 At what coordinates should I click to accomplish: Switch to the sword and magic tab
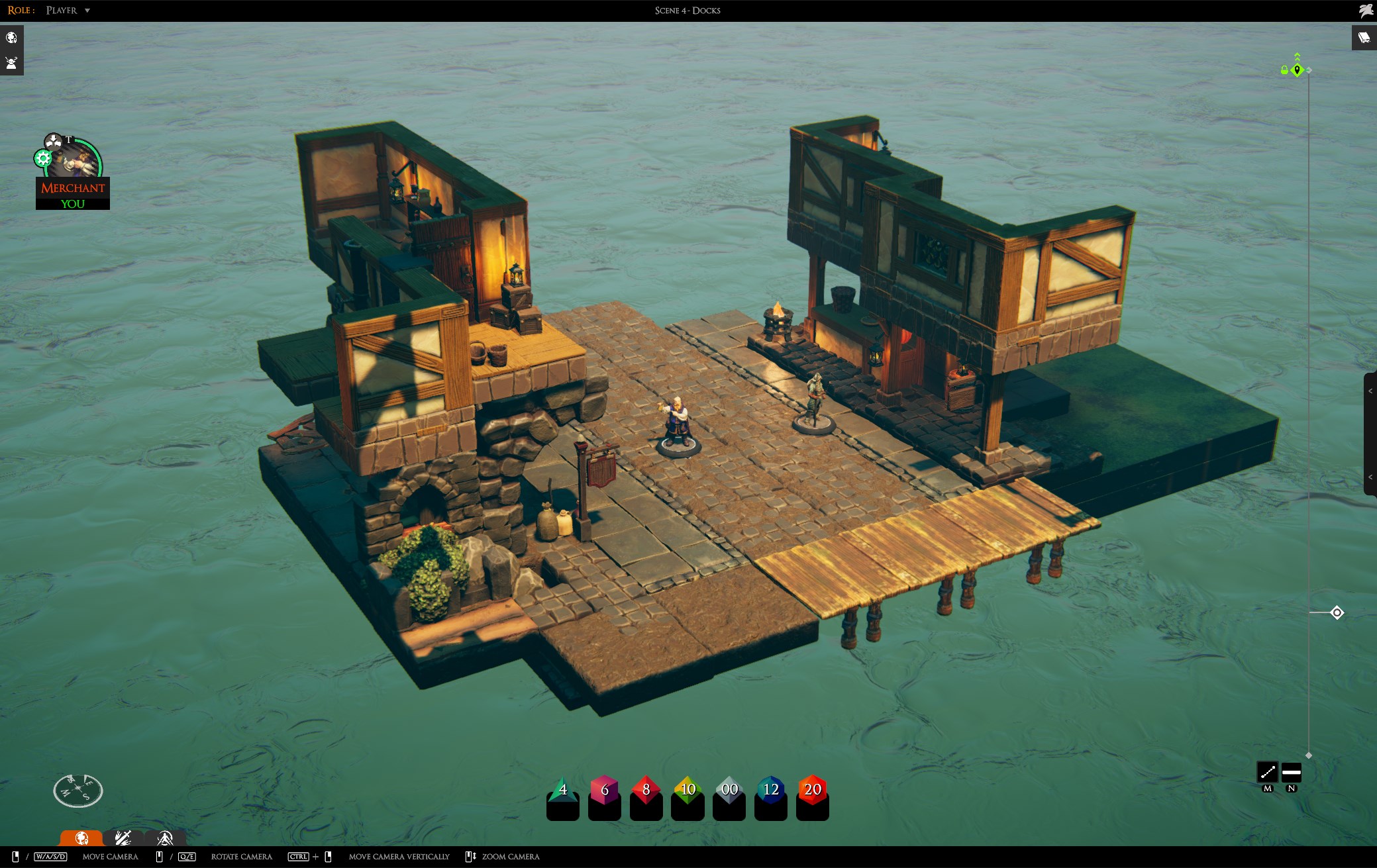point(123,838)
